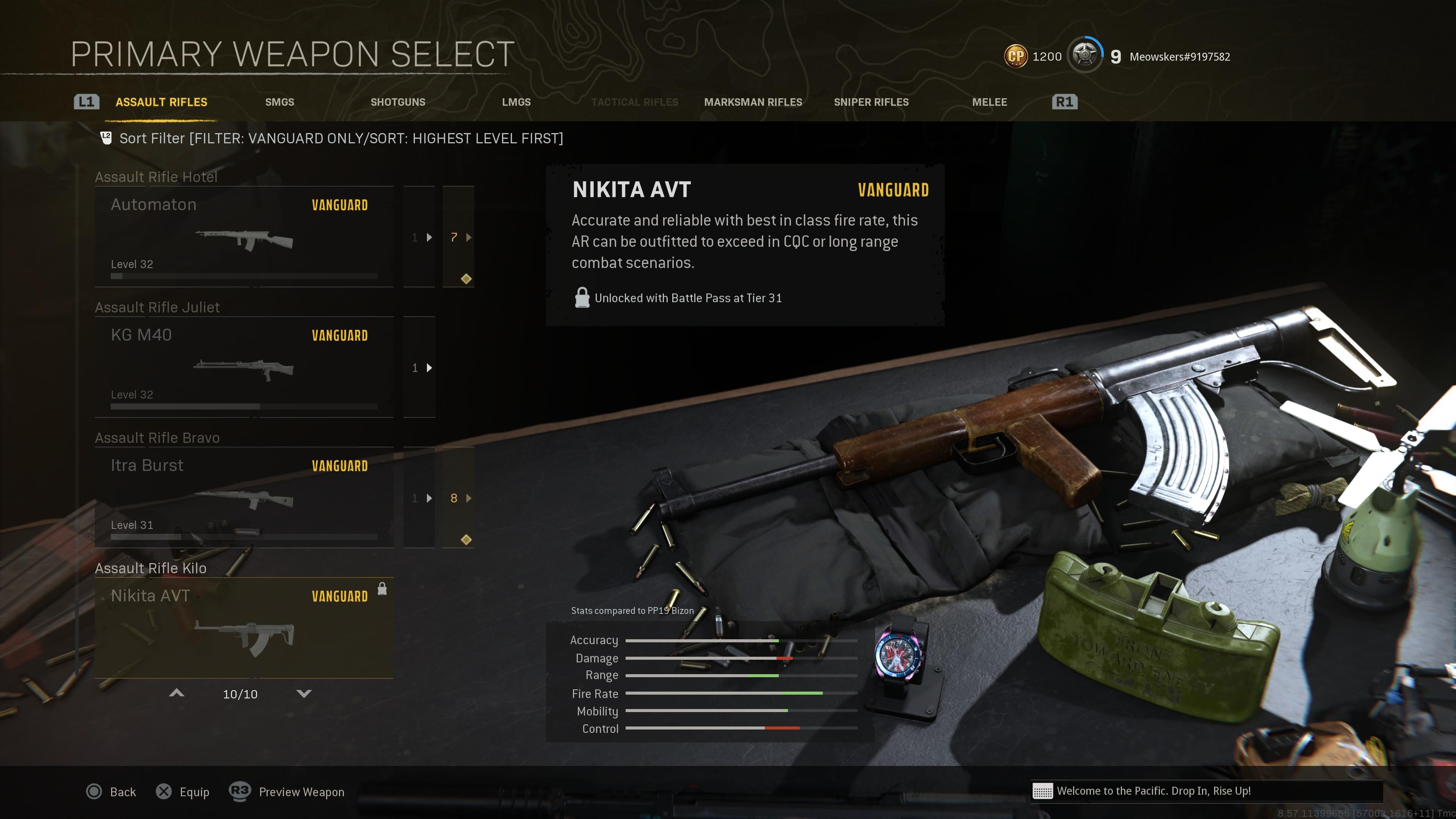1456x819 pixels.
Task: Open the Sort Filter options
Action: 340,138
